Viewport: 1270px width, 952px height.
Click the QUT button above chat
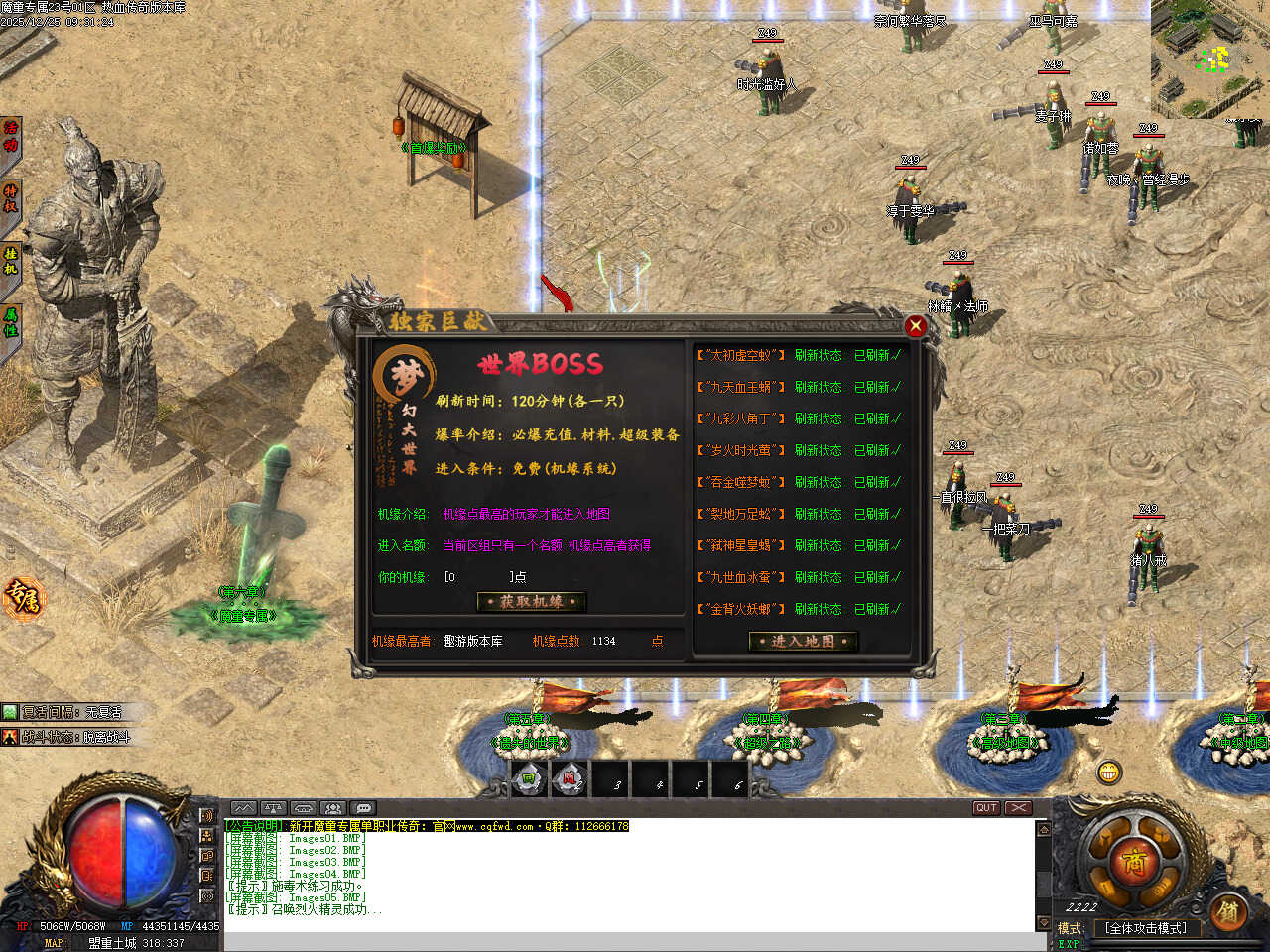pos(985,808)
